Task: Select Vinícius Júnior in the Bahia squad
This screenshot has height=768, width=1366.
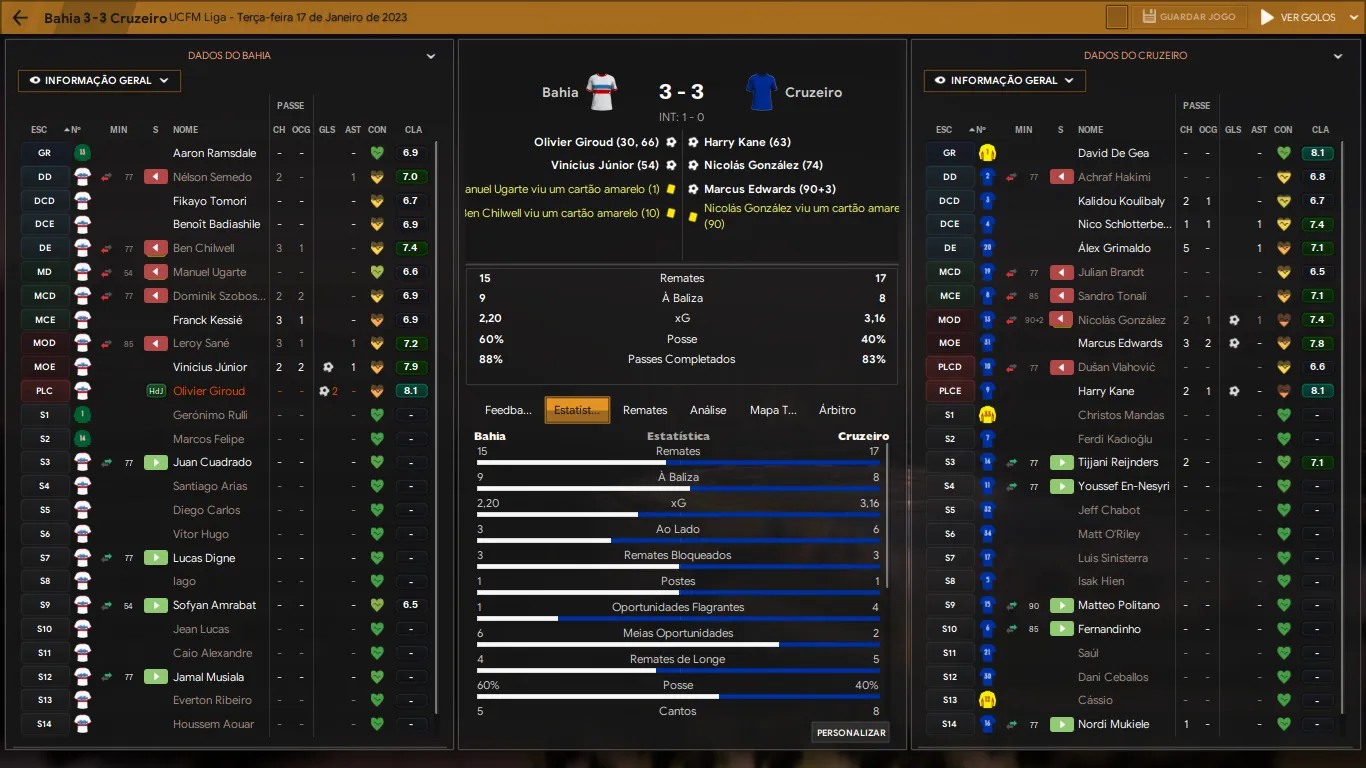Action: 210,367
